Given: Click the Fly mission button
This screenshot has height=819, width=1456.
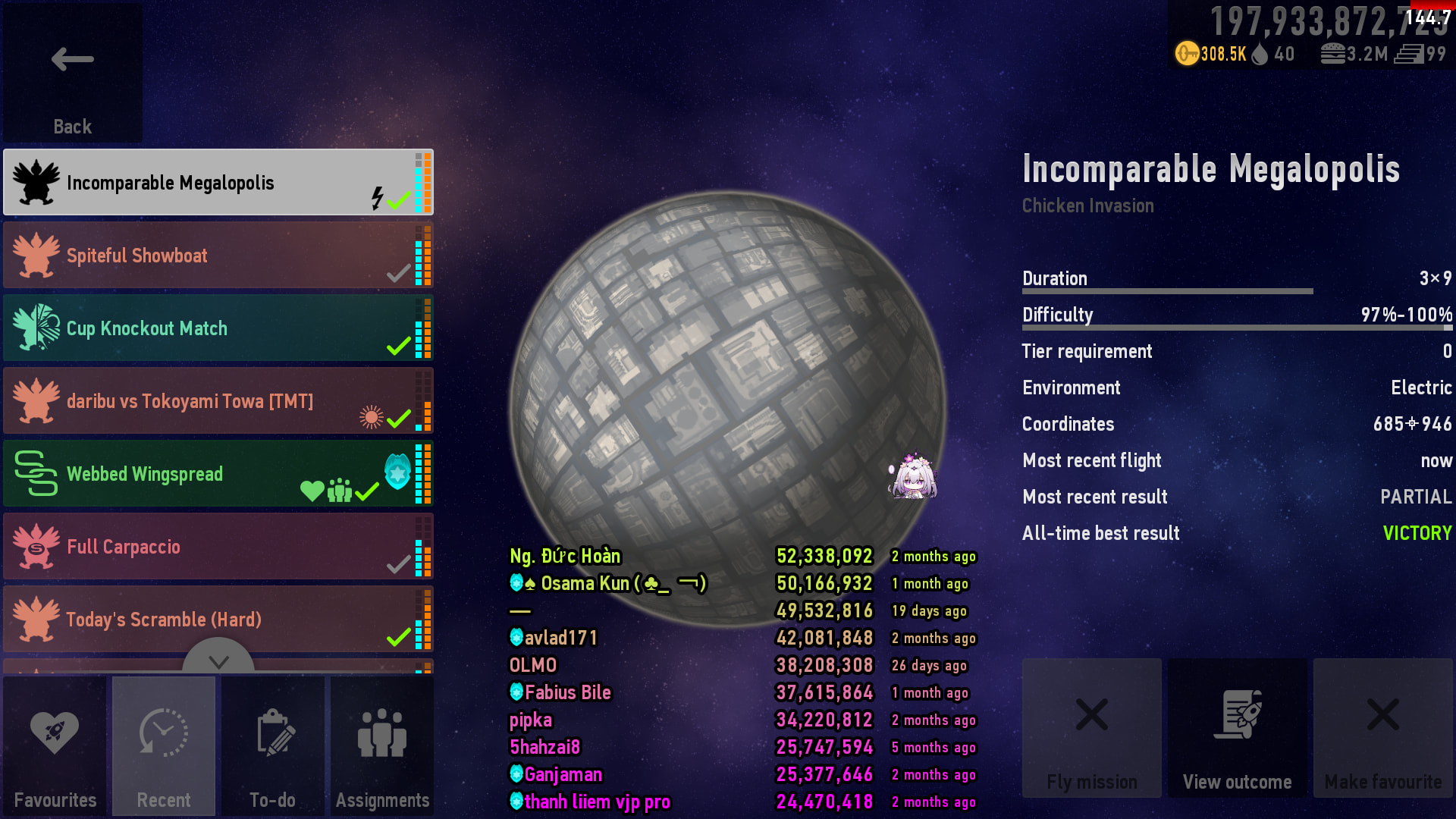Looking at the screenshot, I should click(x=1091, y=728).
